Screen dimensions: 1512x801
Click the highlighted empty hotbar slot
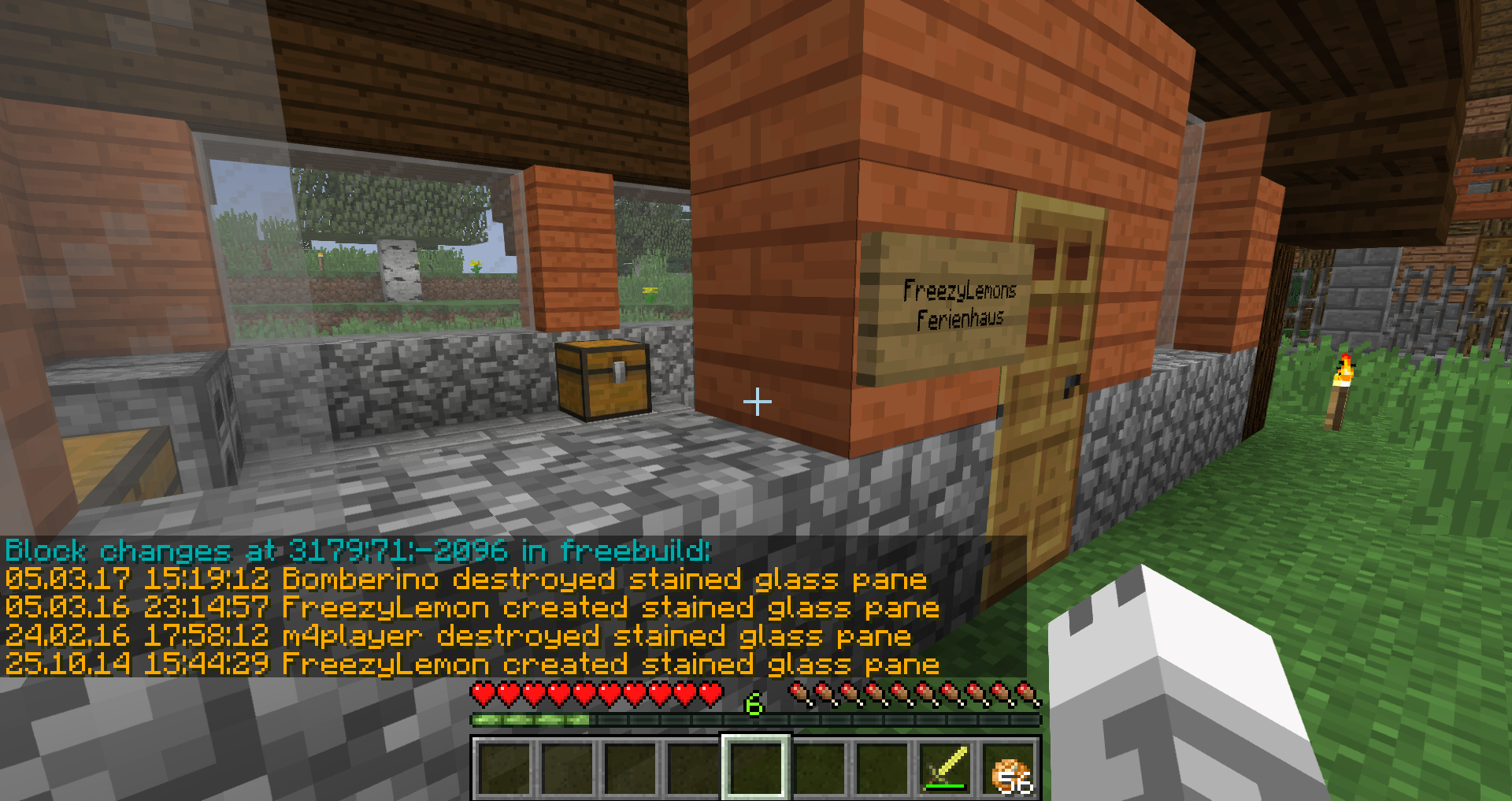(x=755, y=768)
